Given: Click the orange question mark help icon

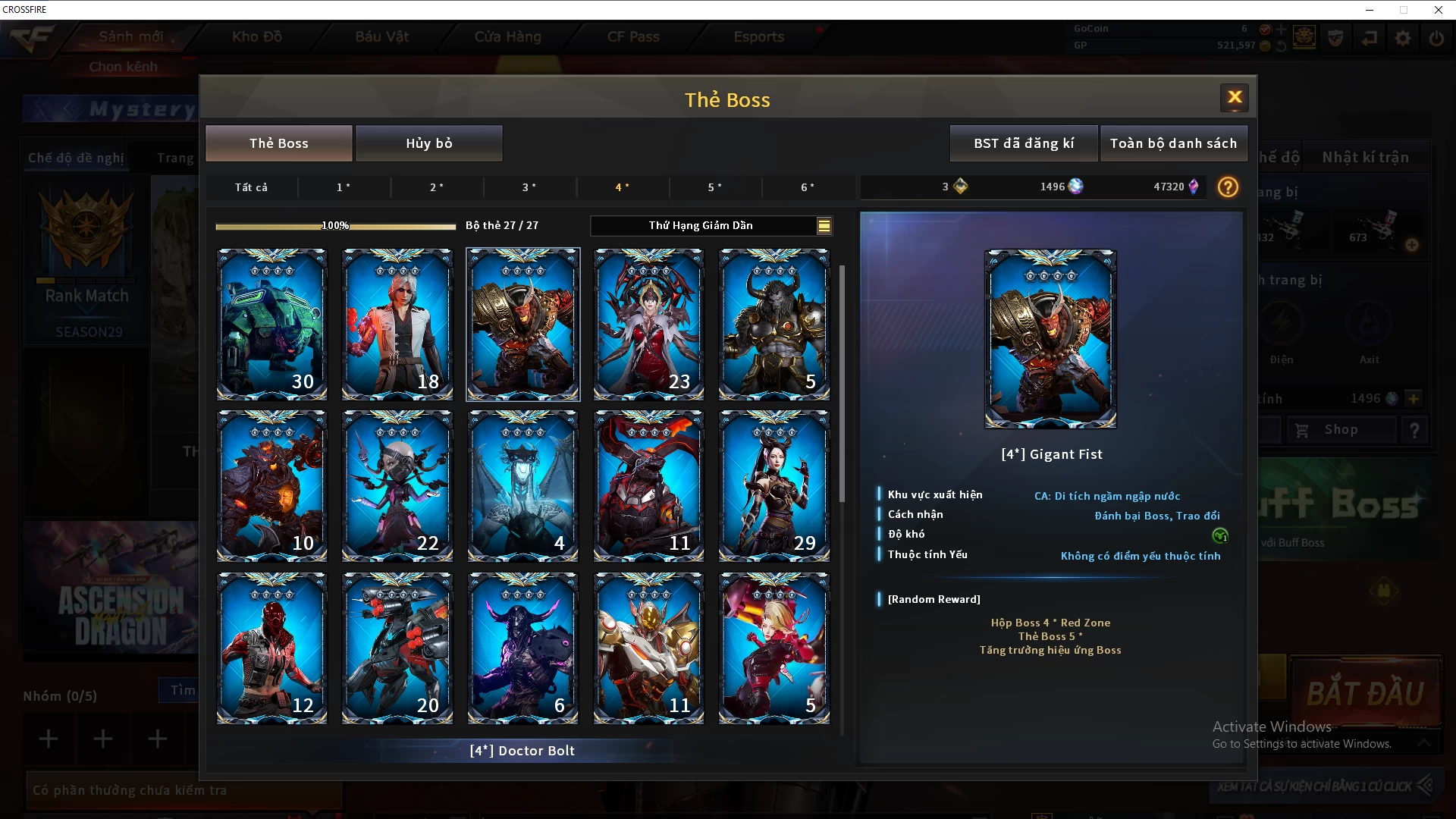Looking at the screenshot, I should coord(1228,187).
